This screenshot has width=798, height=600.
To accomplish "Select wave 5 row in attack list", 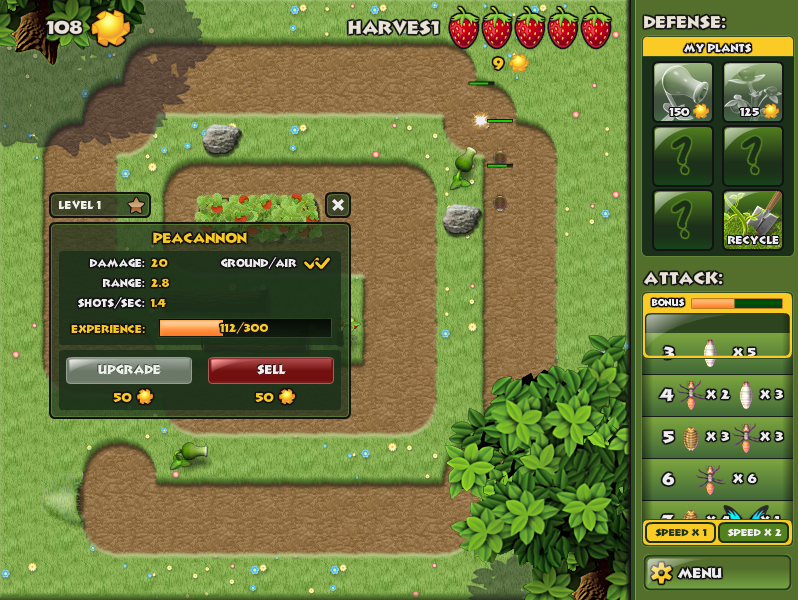I will (717, 437).
